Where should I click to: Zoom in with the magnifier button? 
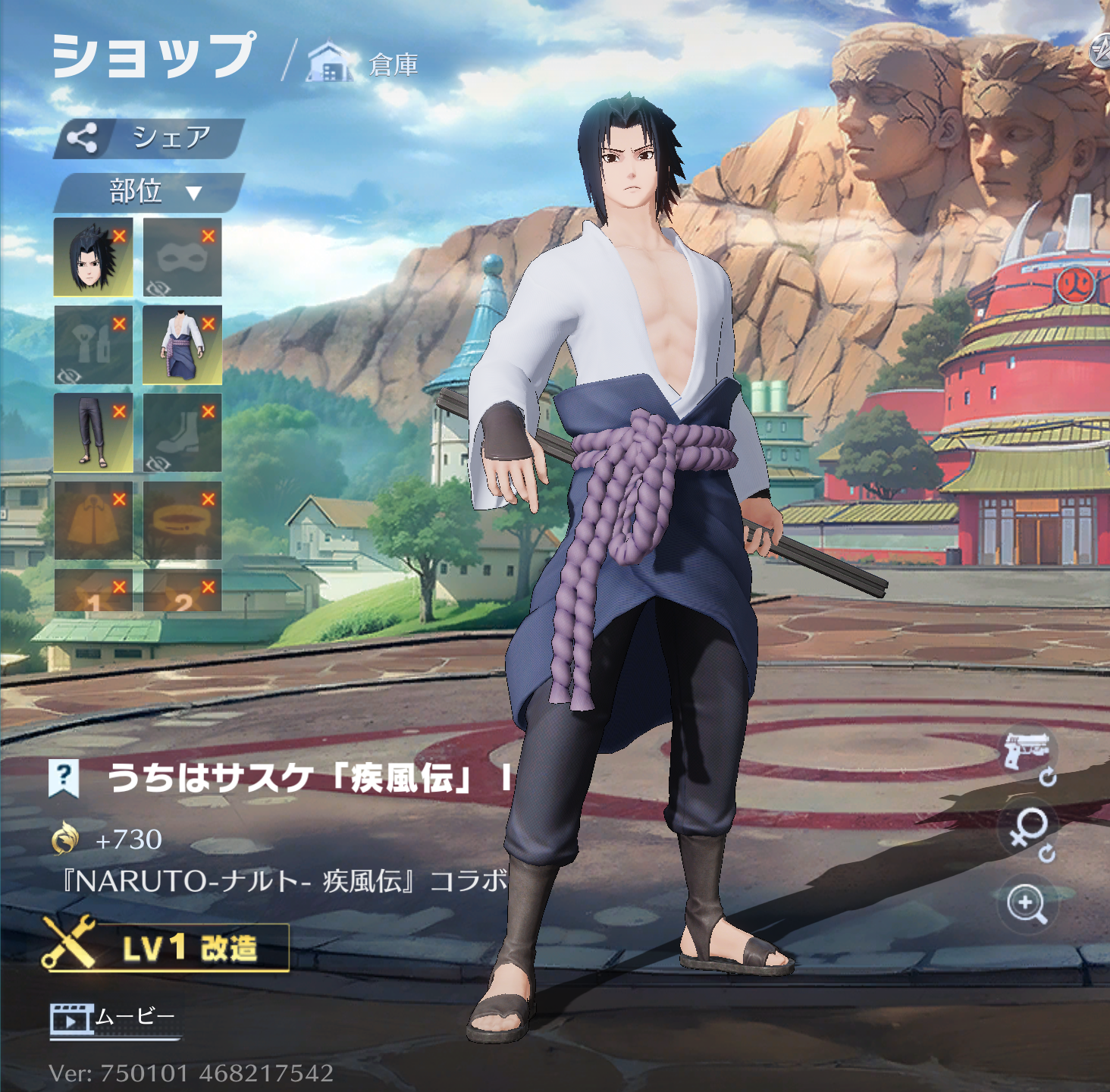[1027, 904]
